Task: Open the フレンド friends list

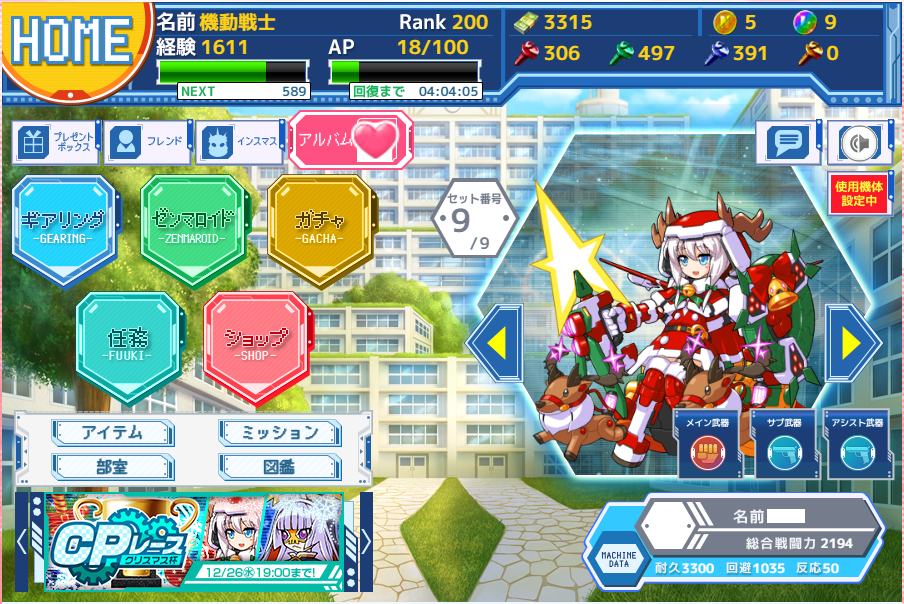Action: point(149,143)
